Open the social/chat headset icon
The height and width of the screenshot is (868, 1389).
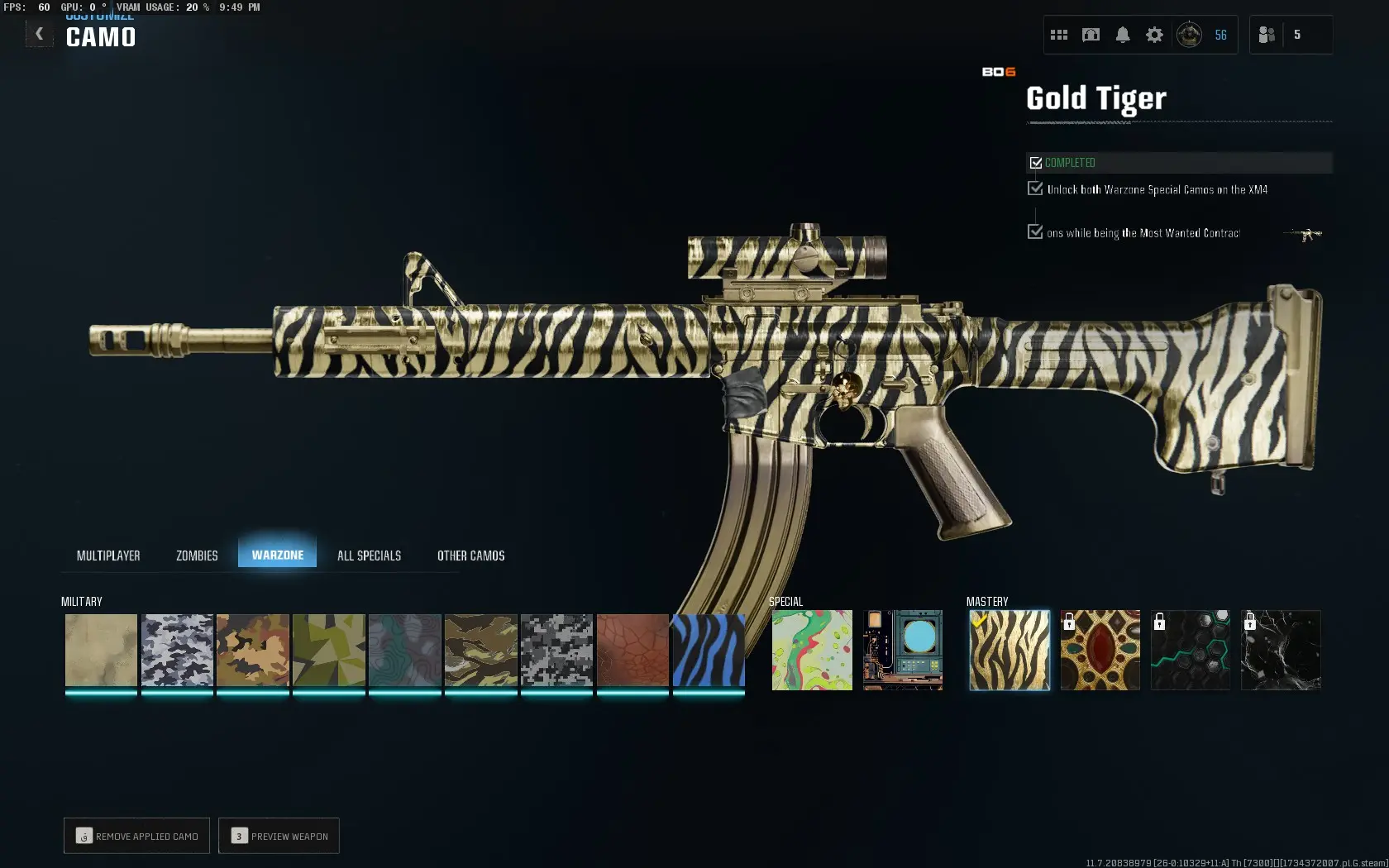tap(1091, 35)
